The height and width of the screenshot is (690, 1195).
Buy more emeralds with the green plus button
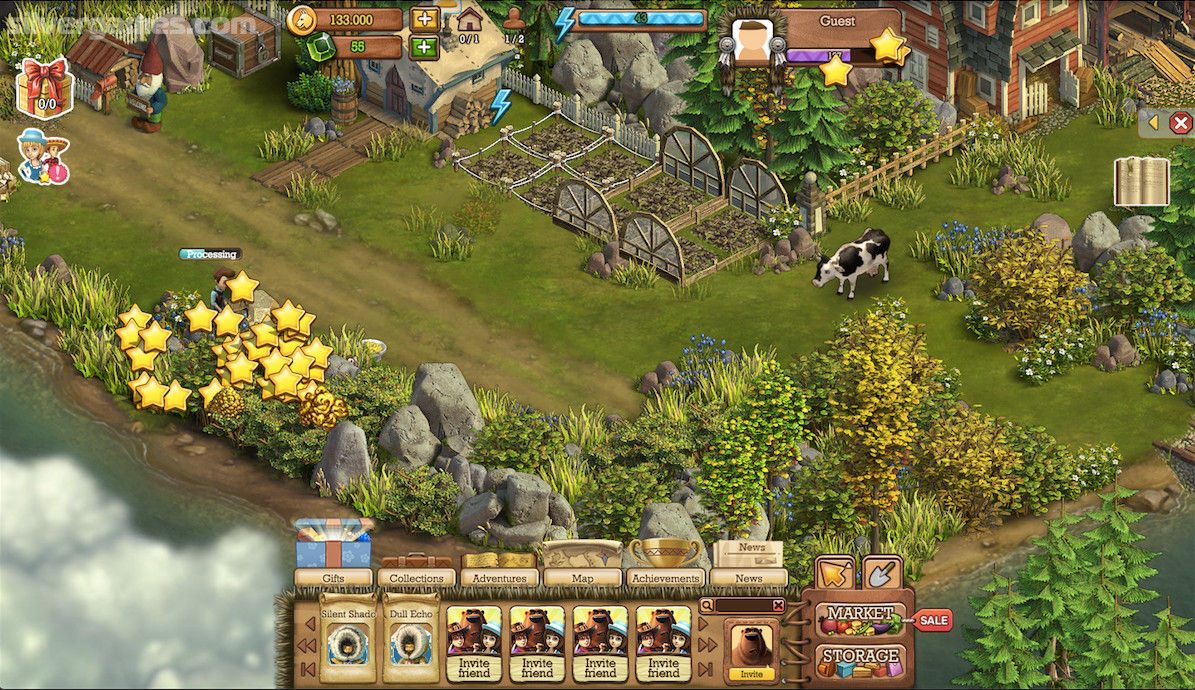tap(423, 47)
